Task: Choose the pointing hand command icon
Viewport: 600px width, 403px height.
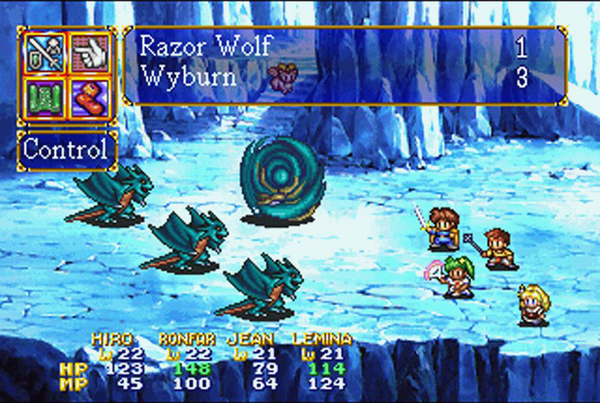Action: (87, 52)
